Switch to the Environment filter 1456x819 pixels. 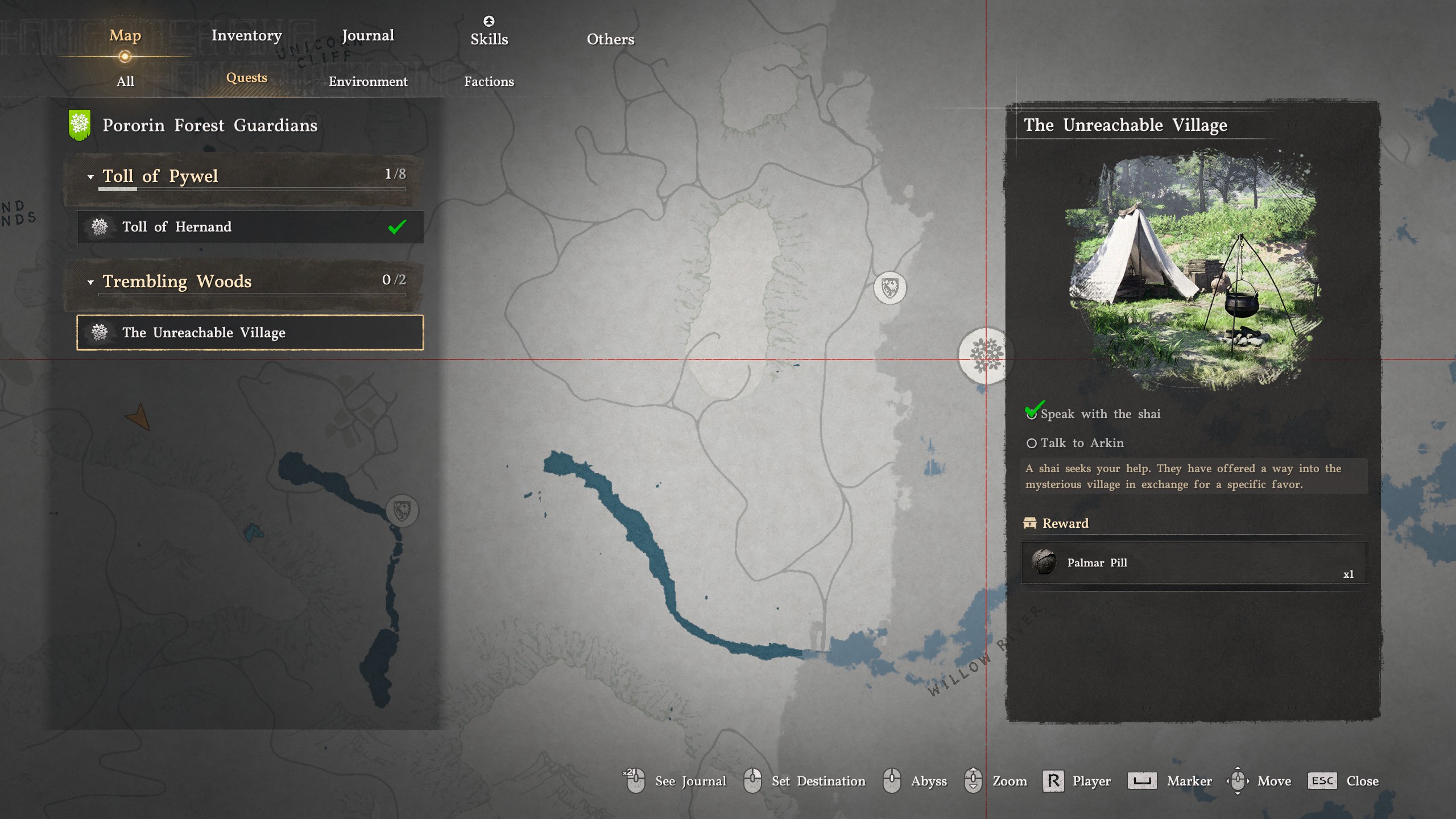(368, 81)
